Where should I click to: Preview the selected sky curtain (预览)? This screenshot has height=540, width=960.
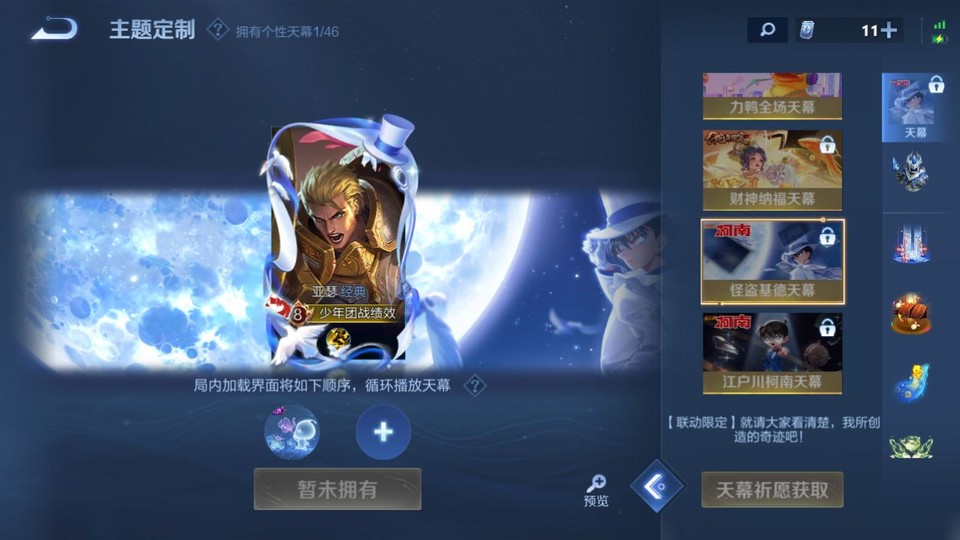(596, 491)
